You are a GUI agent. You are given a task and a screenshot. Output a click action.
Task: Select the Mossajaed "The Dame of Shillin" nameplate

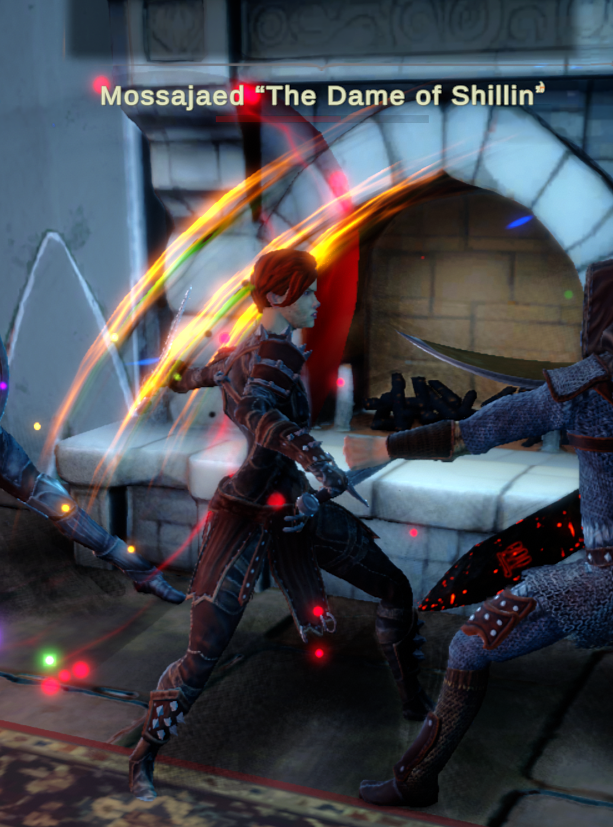(x=323, y=96)
